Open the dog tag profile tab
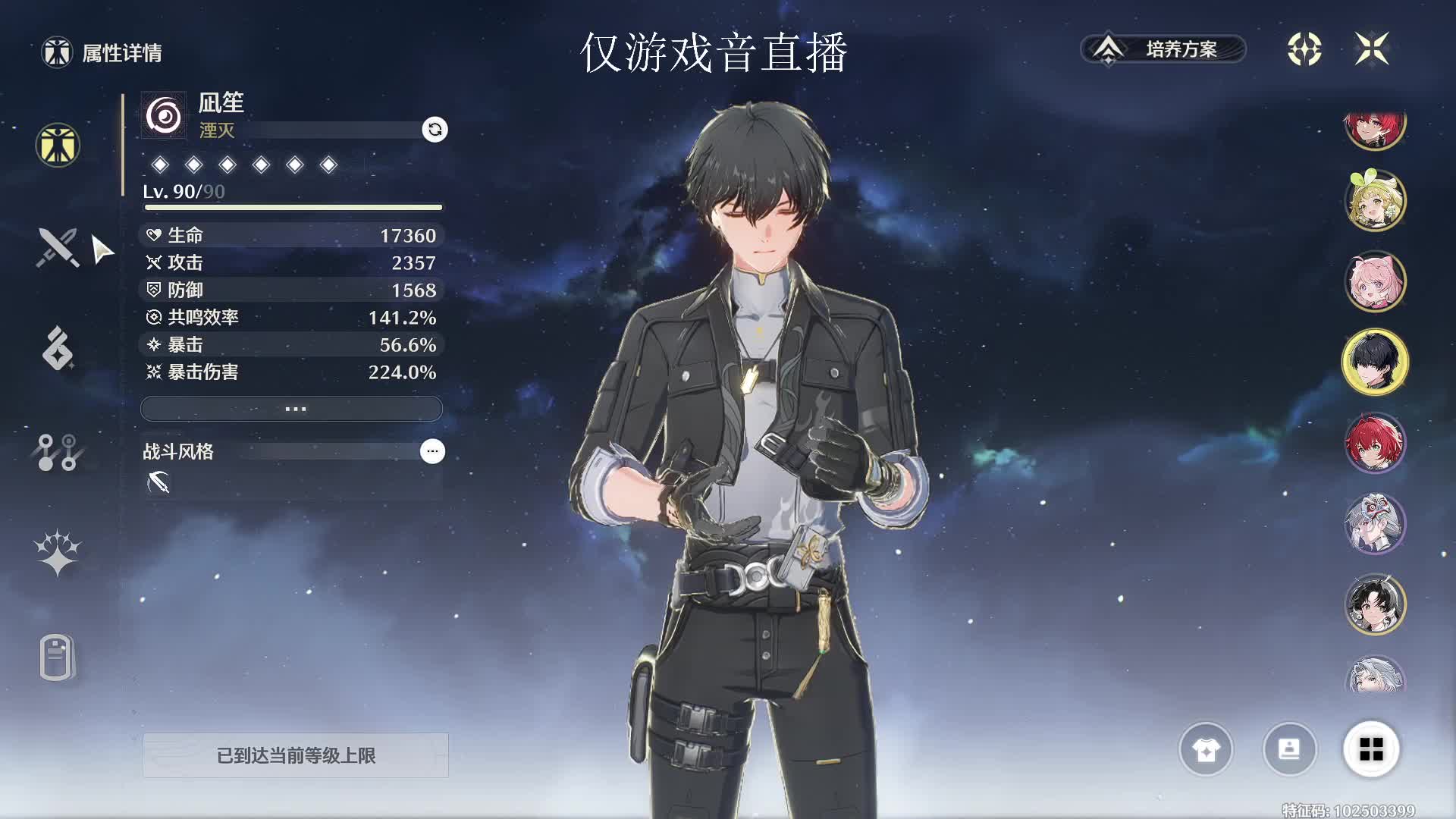 coord(58,657)
